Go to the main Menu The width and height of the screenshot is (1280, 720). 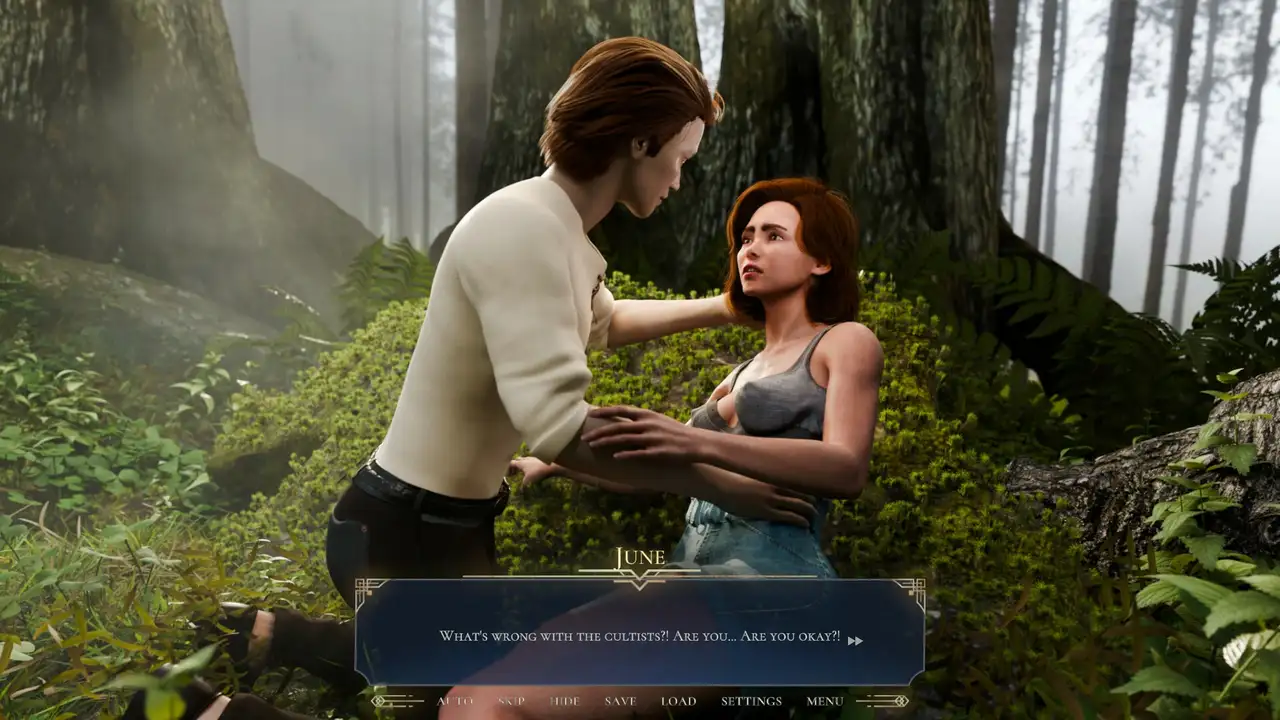tap(825, 701)
